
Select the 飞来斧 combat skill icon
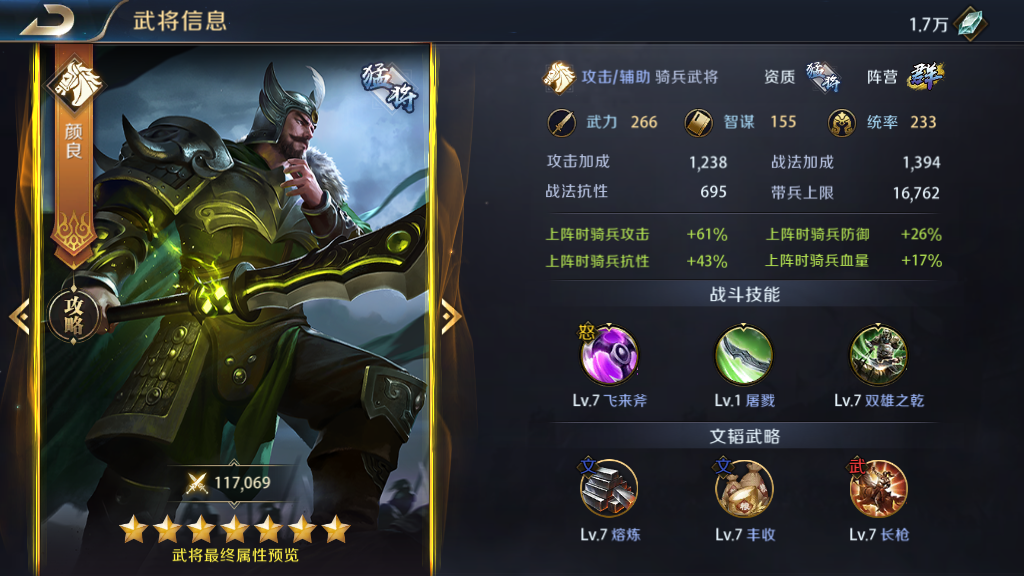tap(609, 355)
